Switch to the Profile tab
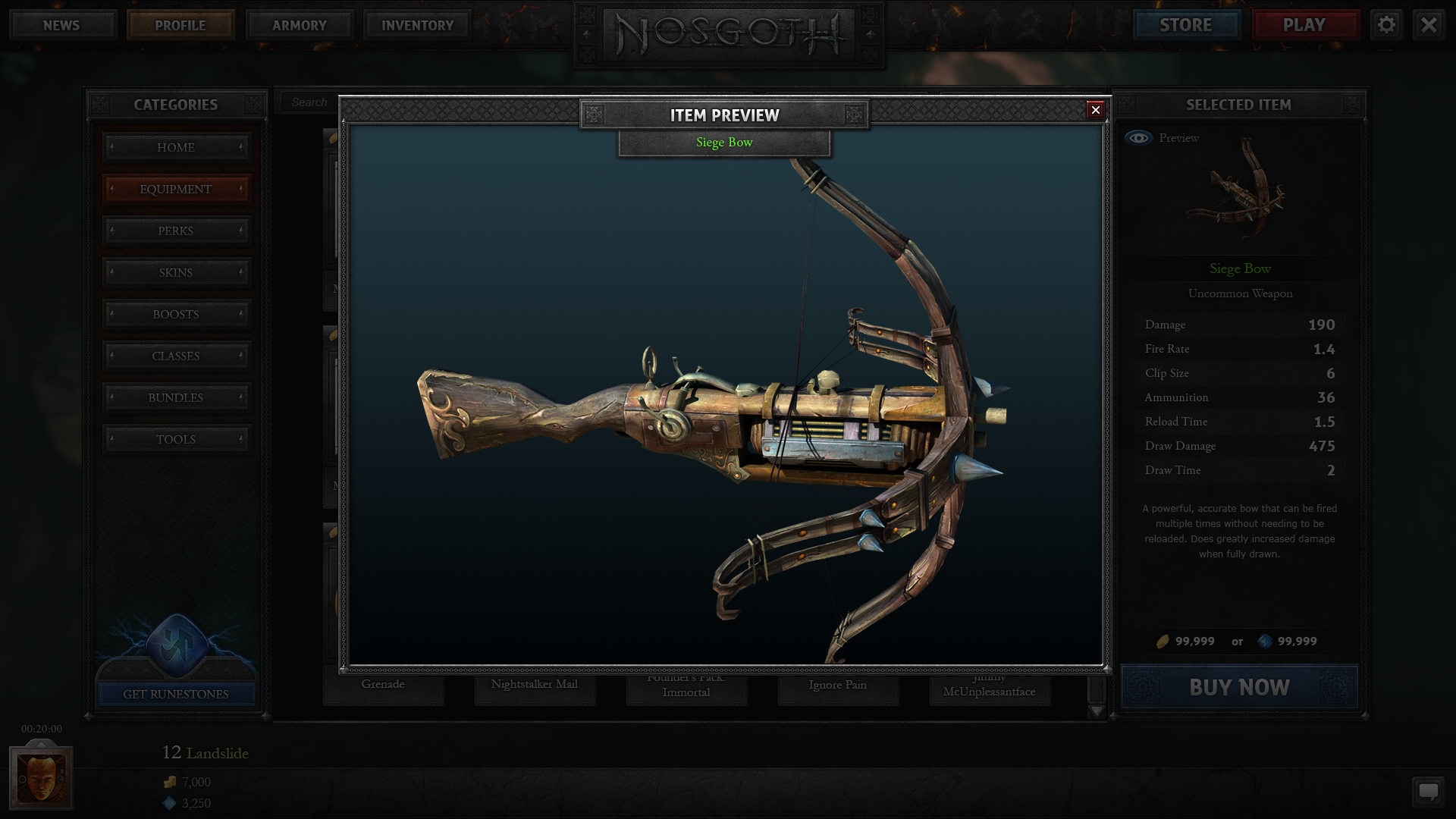 [x=180, y=25]
